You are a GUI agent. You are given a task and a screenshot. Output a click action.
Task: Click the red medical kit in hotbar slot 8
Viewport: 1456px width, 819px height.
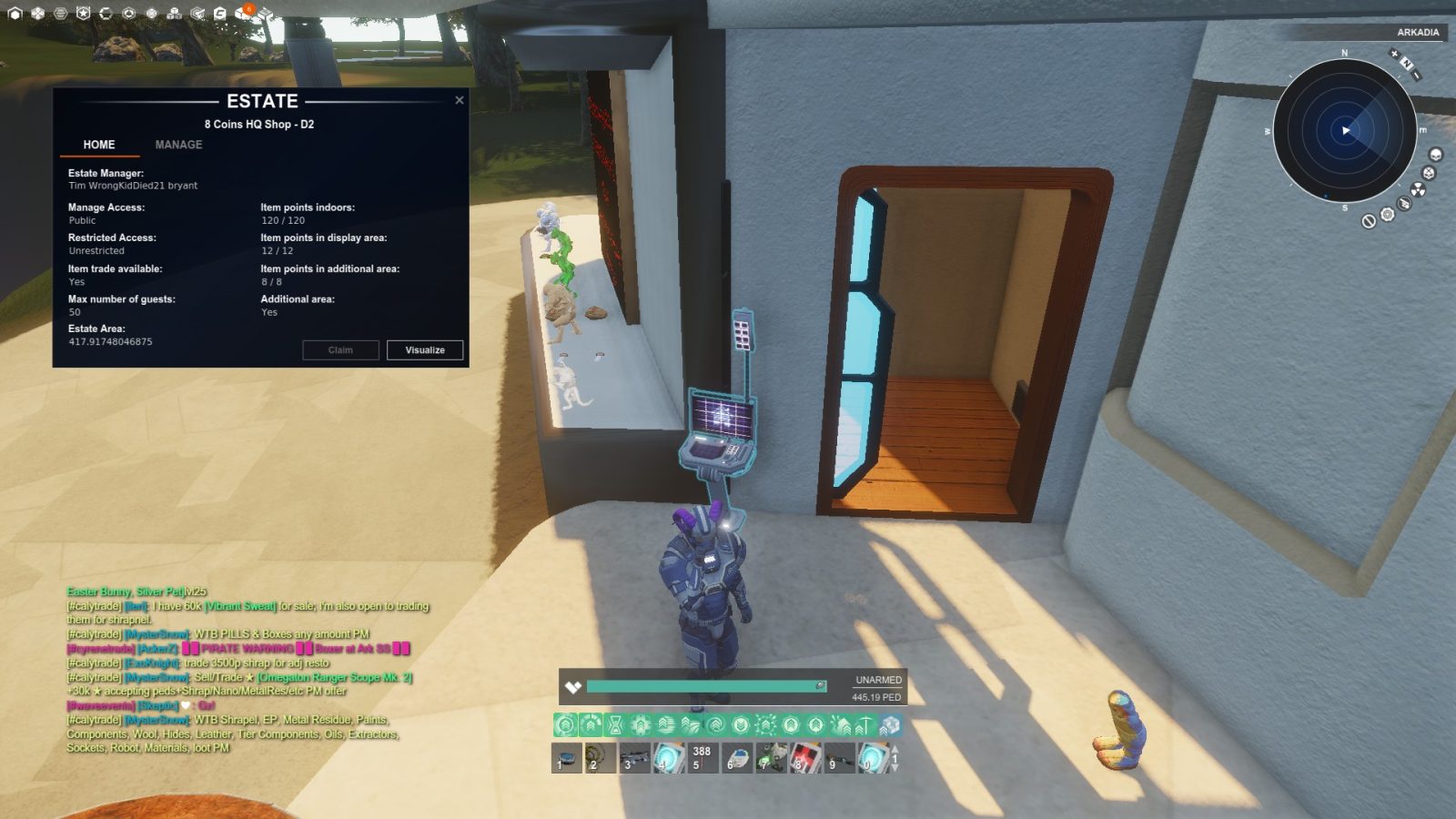click(x=805, y=756)
